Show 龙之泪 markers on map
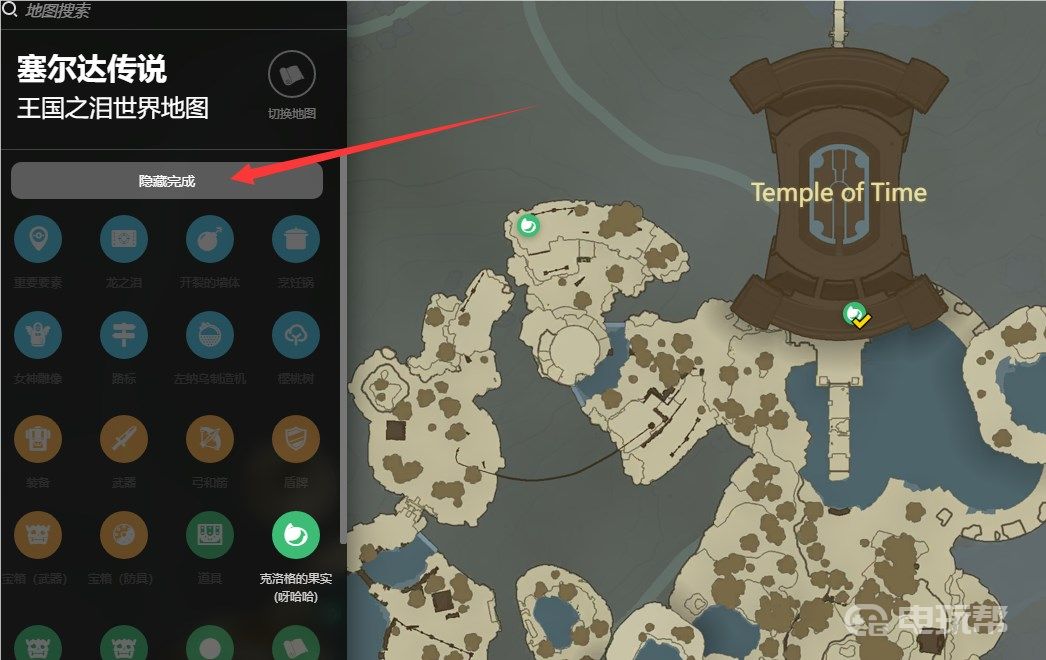 tap(124, 240)
